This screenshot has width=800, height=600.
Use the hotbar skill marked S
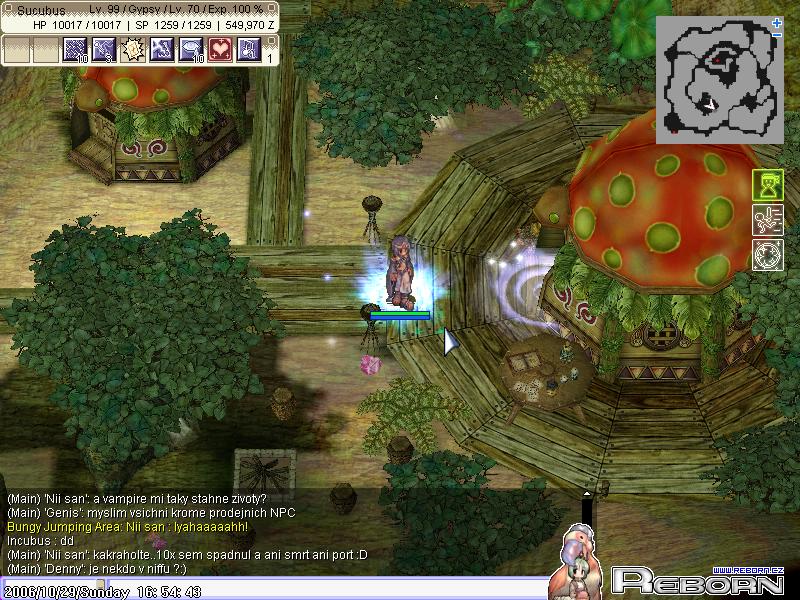tap(104, 49)
